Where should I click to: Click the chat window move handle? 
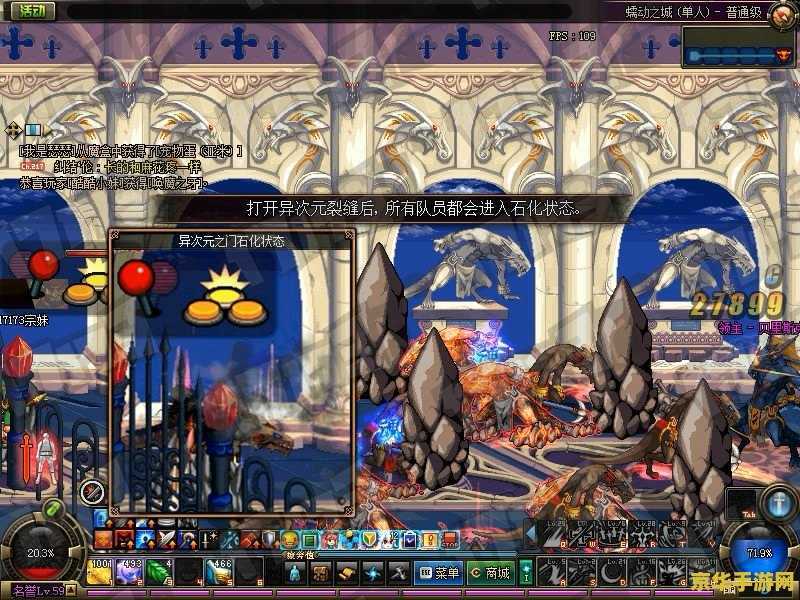tap(13, 130)
